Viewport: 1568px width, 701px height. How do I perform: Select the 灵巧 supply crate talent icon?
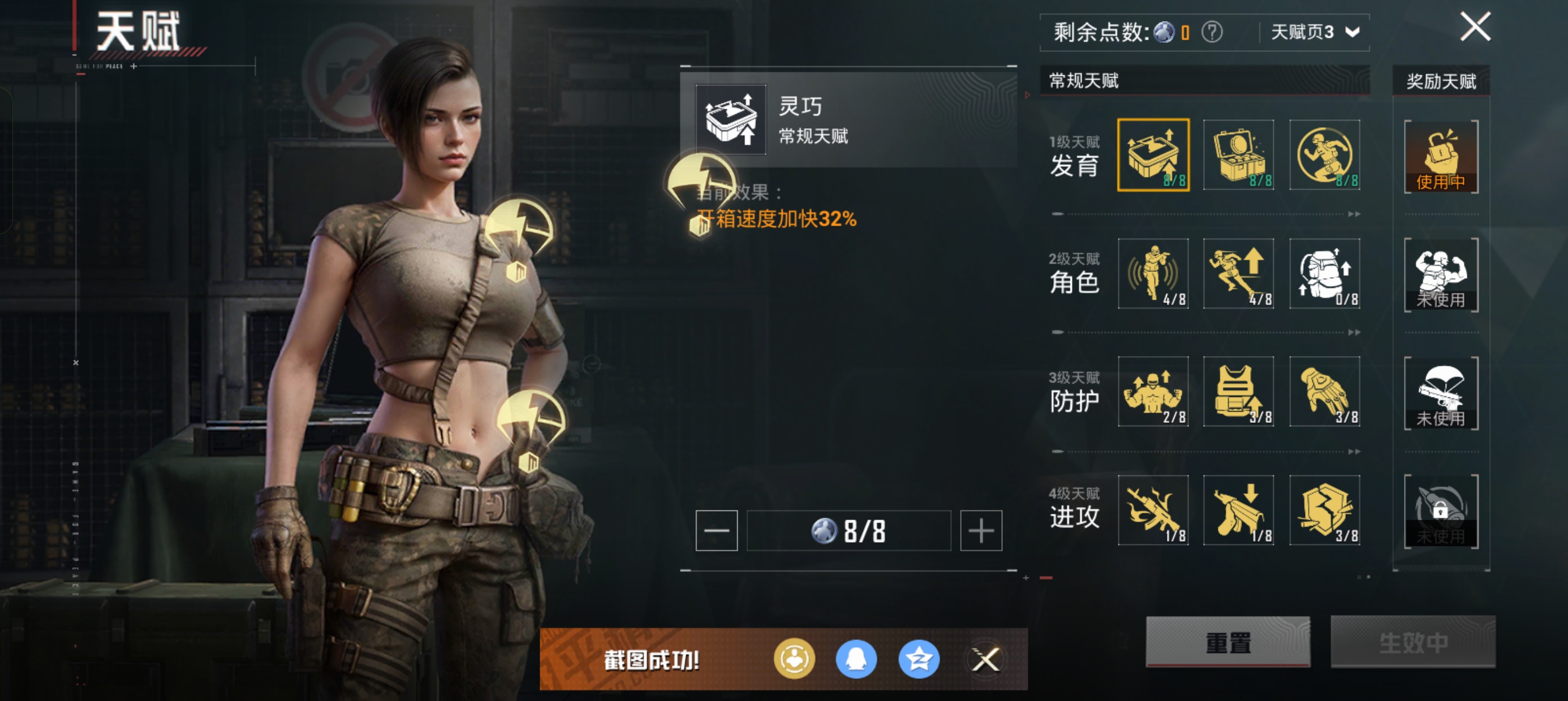(x=1153, y=155)
